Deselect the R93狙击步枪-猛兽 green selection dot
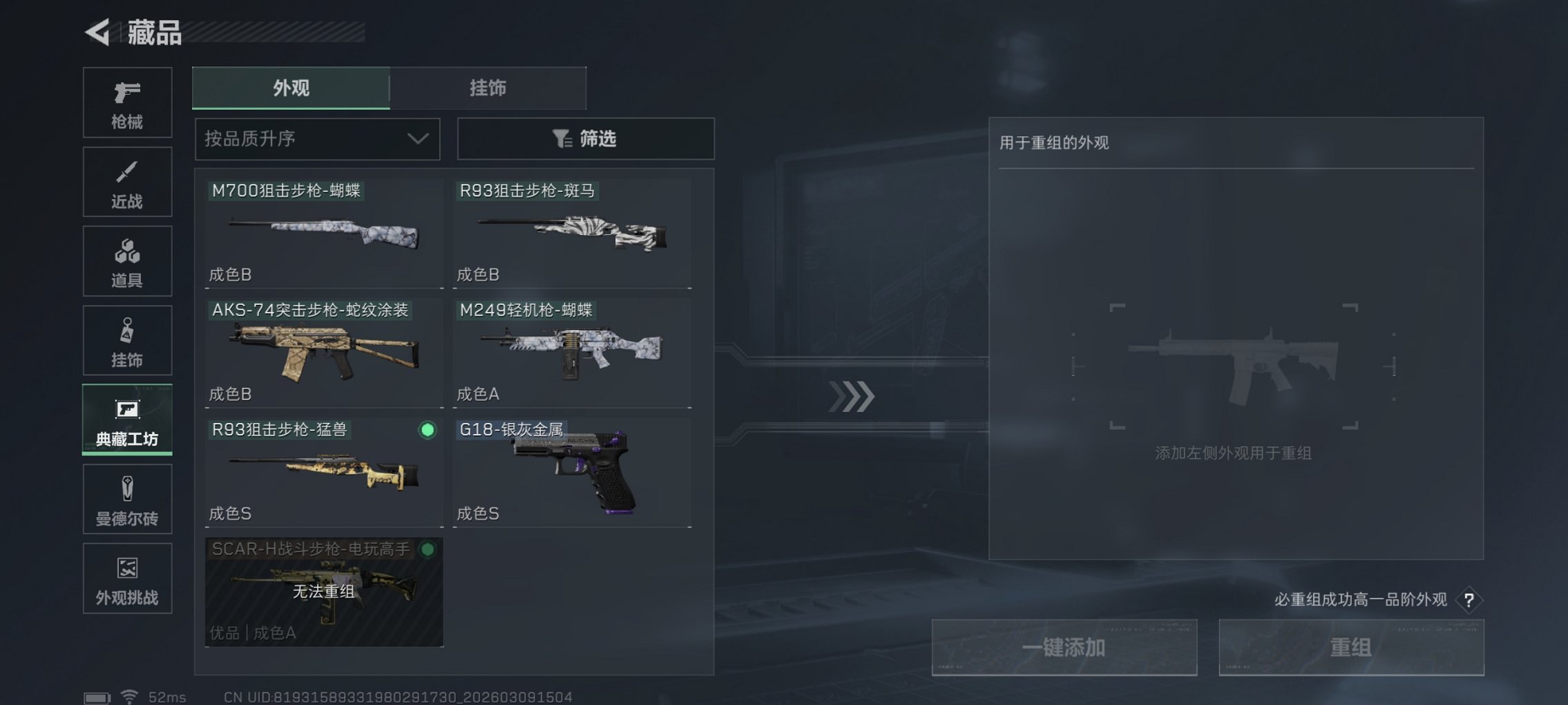Screen dimensions: 1568x705 tap(428, 431)
